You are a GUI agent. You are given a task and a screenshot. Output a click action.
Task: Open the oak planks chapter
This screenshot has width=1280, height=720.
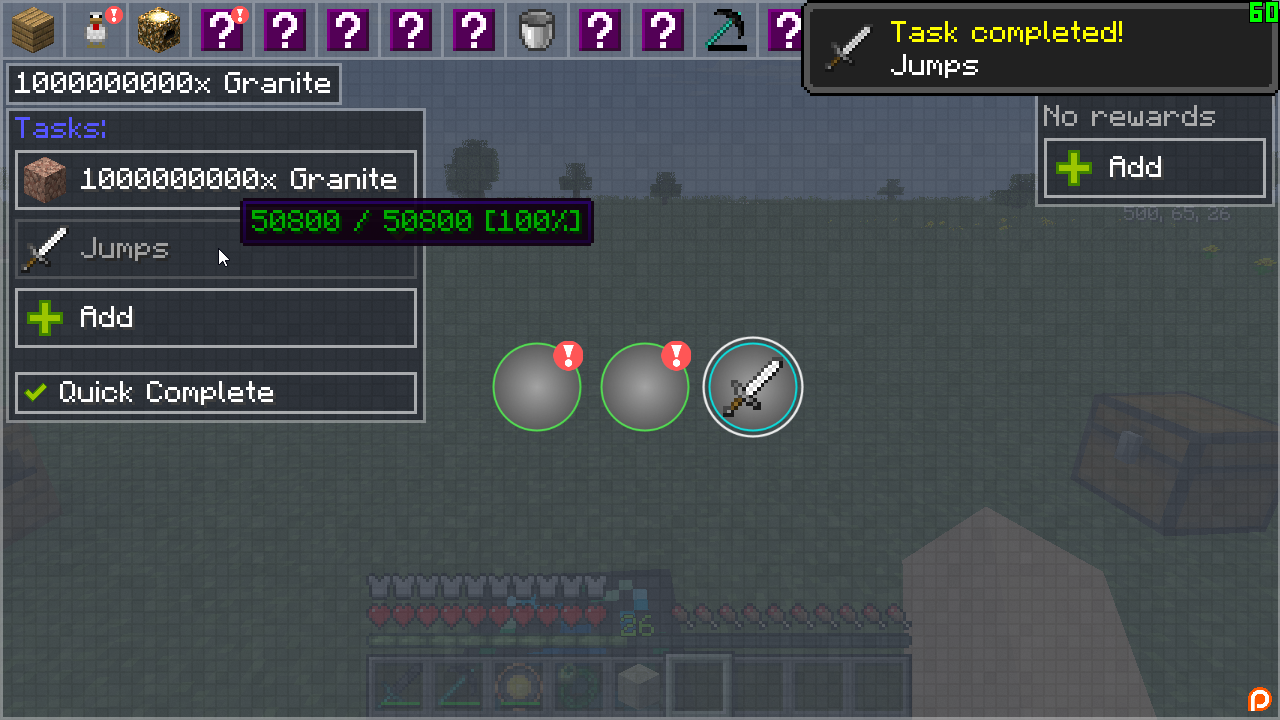point(32,29)
